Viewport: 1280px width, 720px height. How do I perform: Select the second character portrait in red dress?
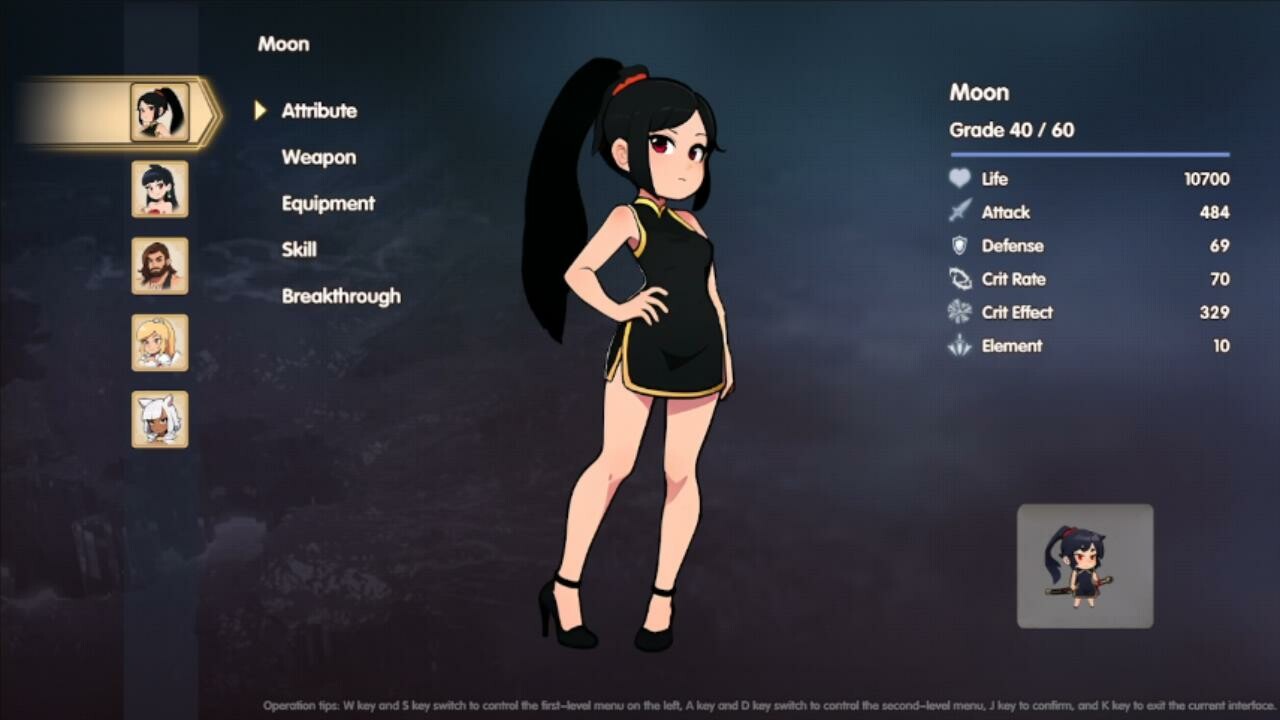[159, 189]
